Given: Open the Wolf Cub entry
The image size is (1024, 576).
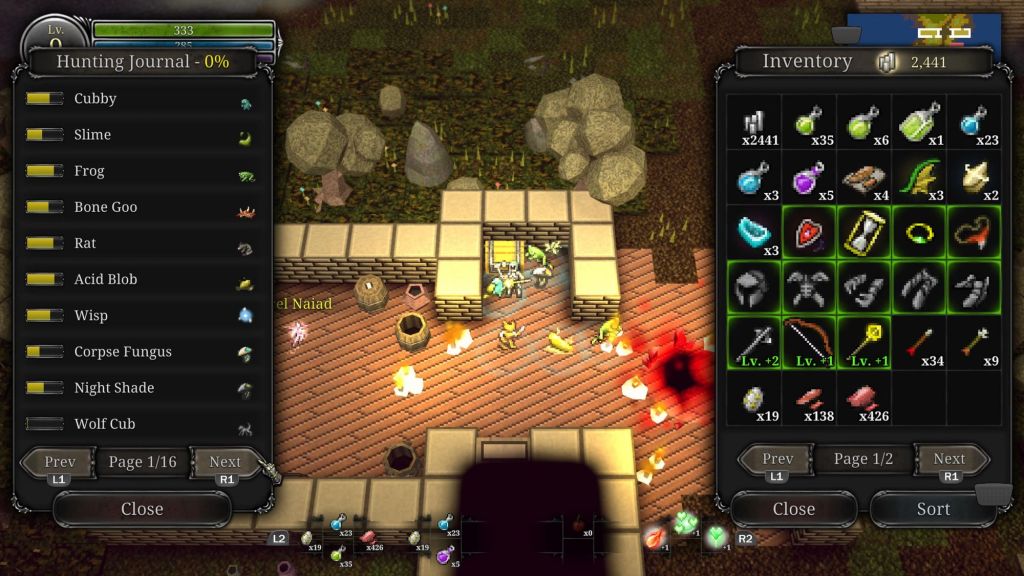Looking at the screenshot, I should [140, 424].
